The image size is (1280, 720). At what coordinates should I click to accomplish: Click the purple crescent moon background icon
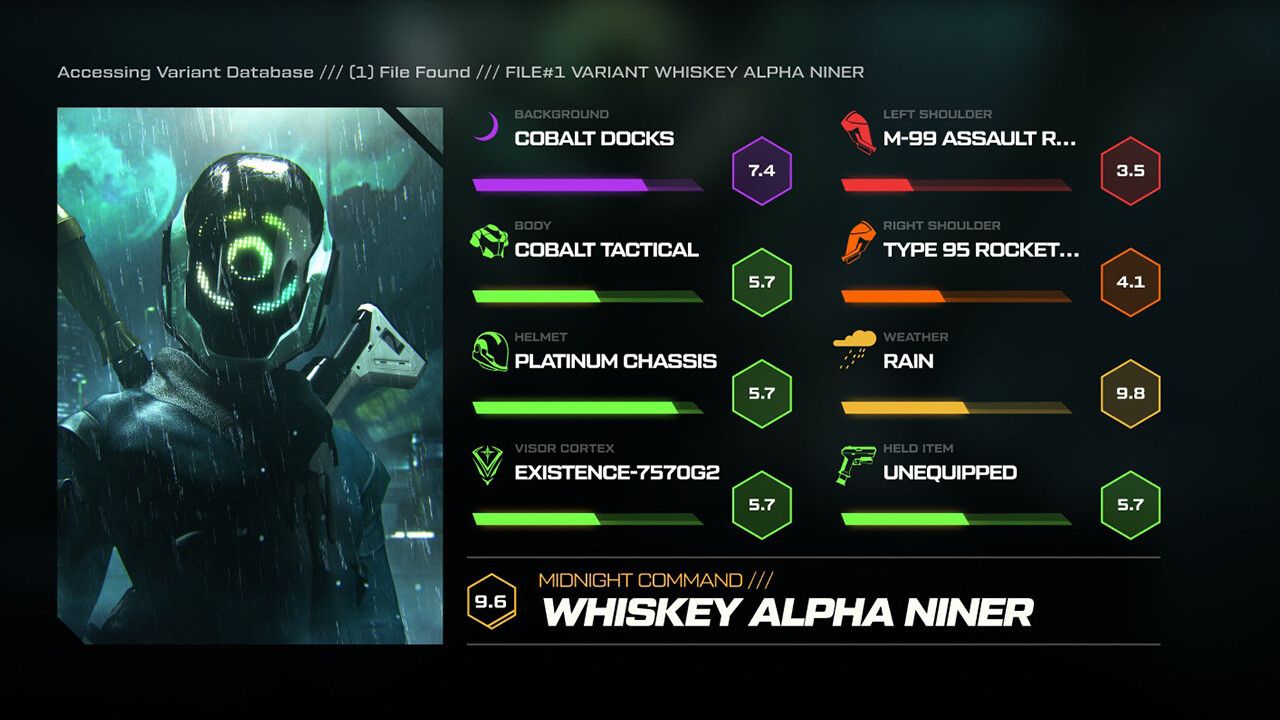click(485, 127)
